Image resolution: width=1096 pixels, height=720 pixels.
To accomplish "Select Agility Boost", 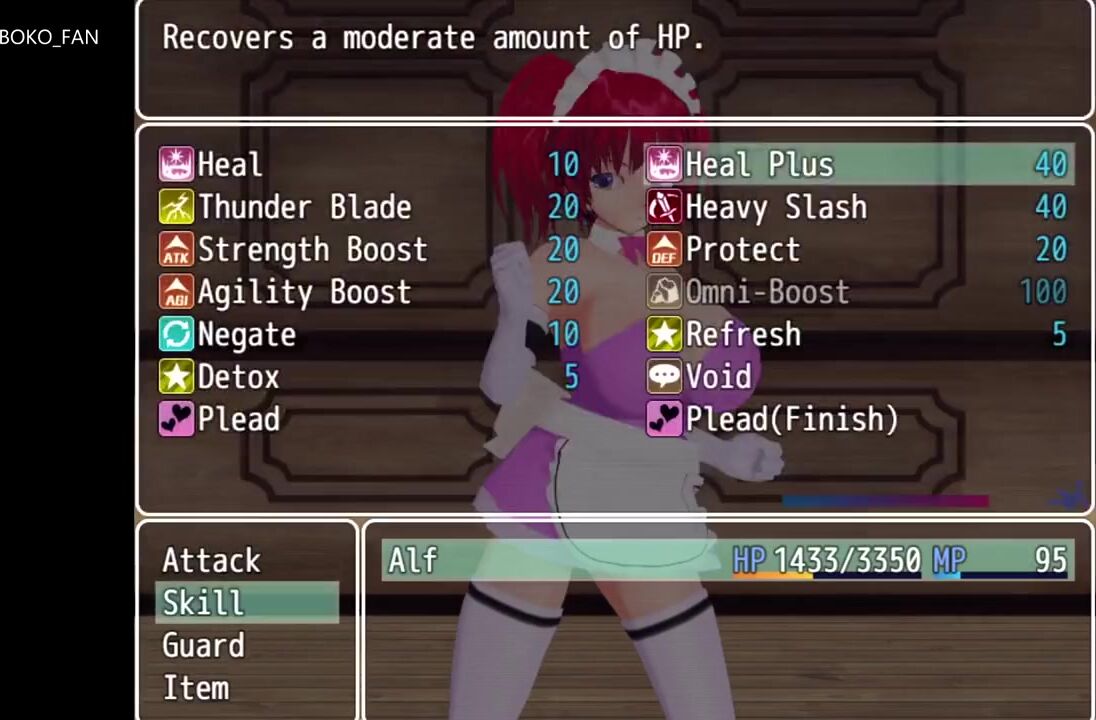I will tap(304, 292).
